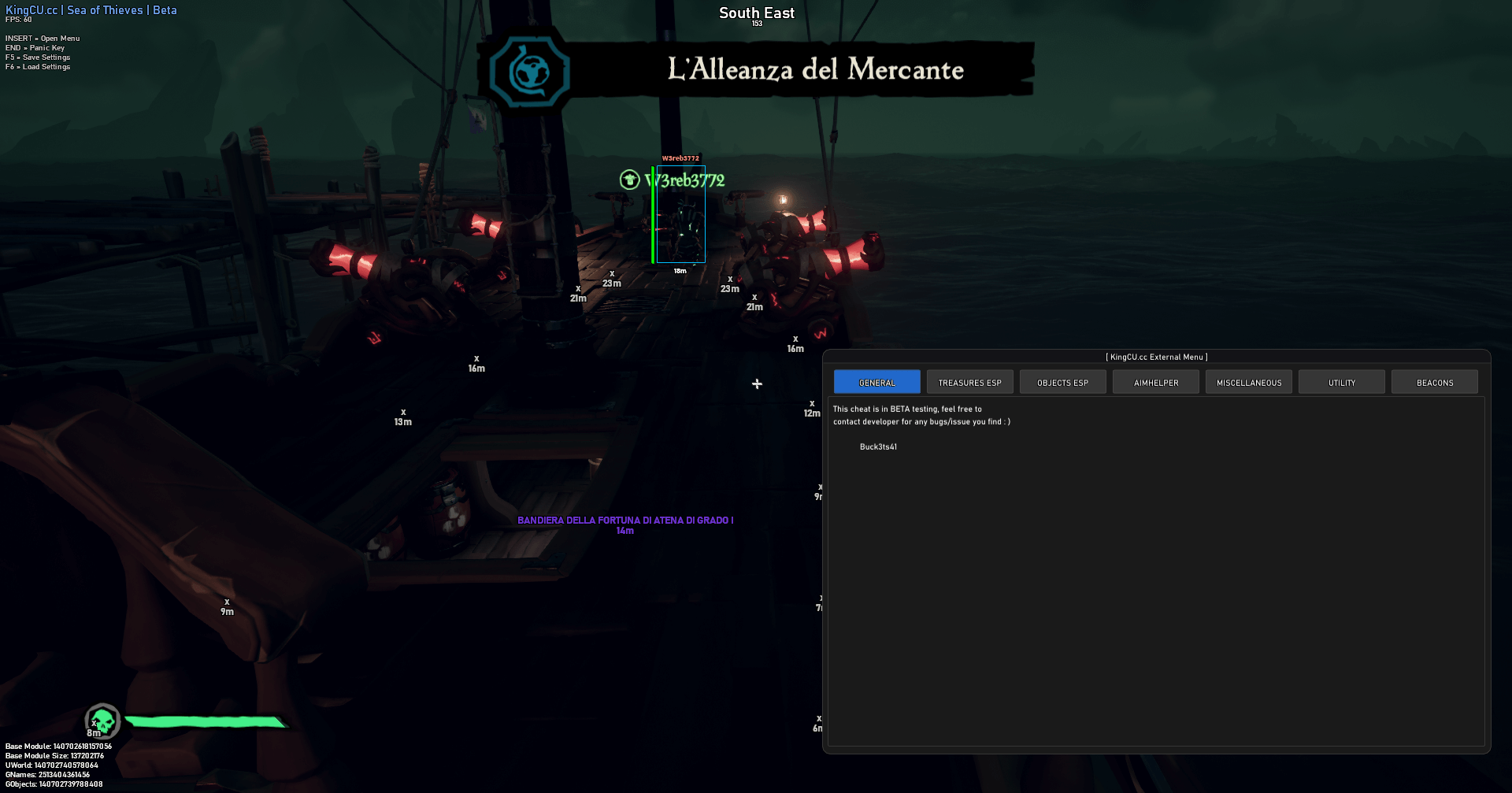The height and width of the screenshot is (793, 1512).
Task: Switch to the TREASURES ESP tab
Action: click(x=969, y=381)
